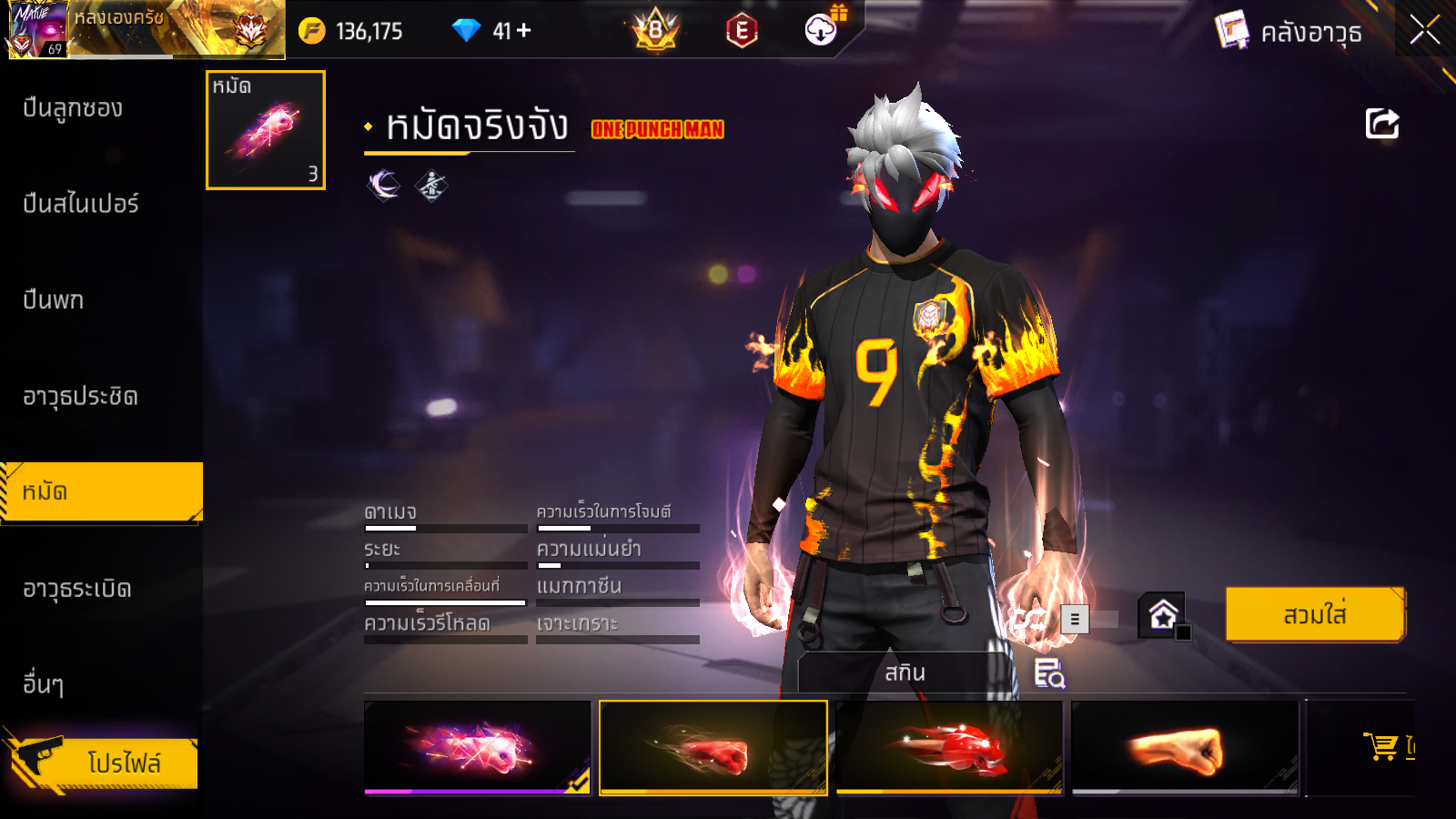Choose the grenade weapons category
The height and width of the screenshot is (819, 1456).
point(77,589)
